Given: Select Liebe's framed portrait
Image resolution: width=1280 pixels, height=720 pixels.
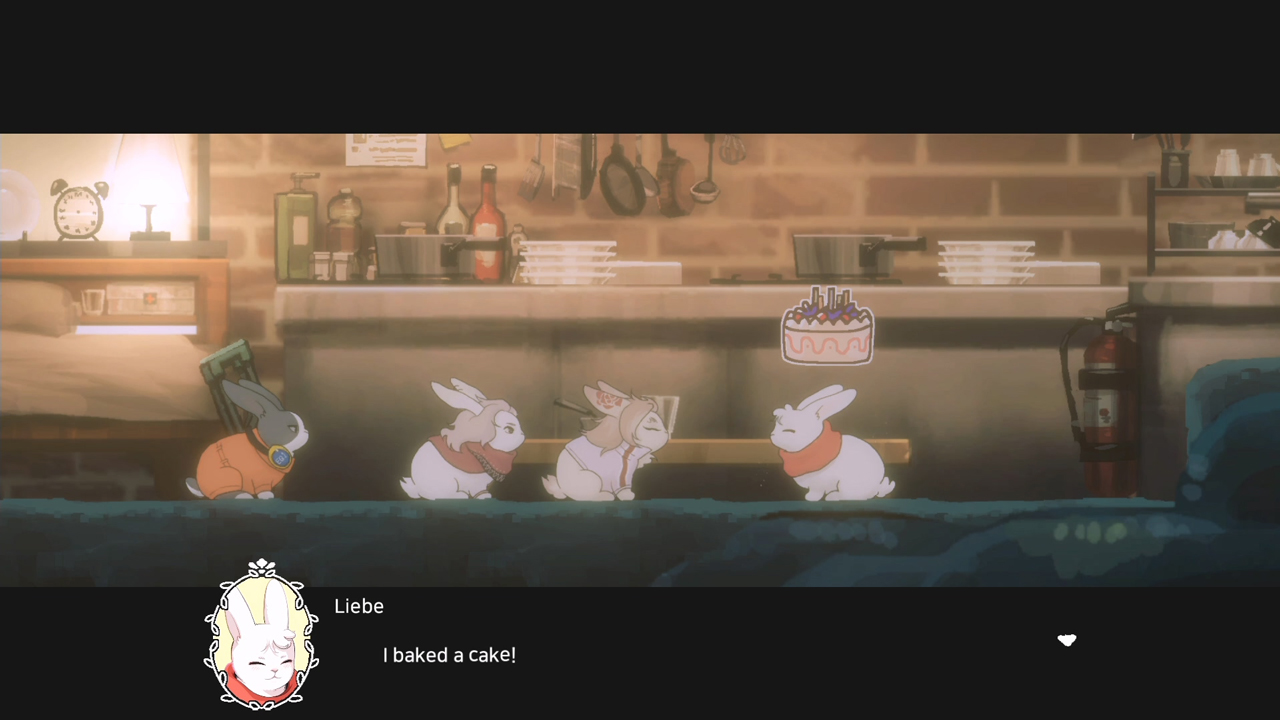Looking at the screenshot, I should click(x=260, y=638).
